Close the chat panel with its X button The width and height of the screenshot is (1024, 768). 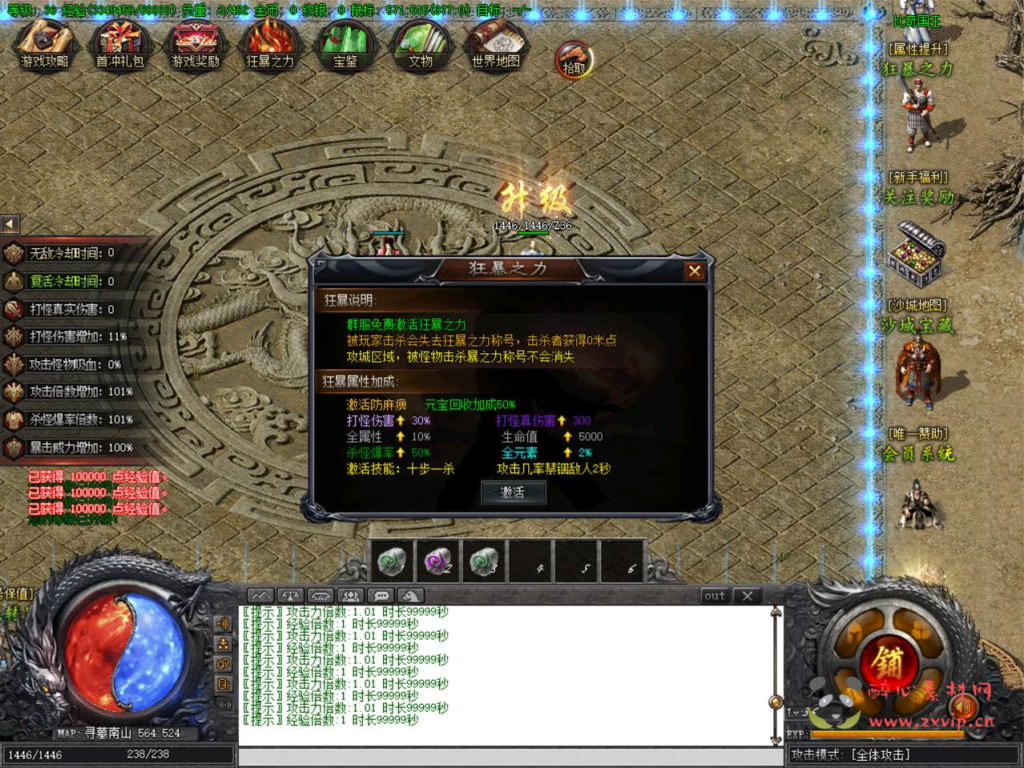click(746, 596)
